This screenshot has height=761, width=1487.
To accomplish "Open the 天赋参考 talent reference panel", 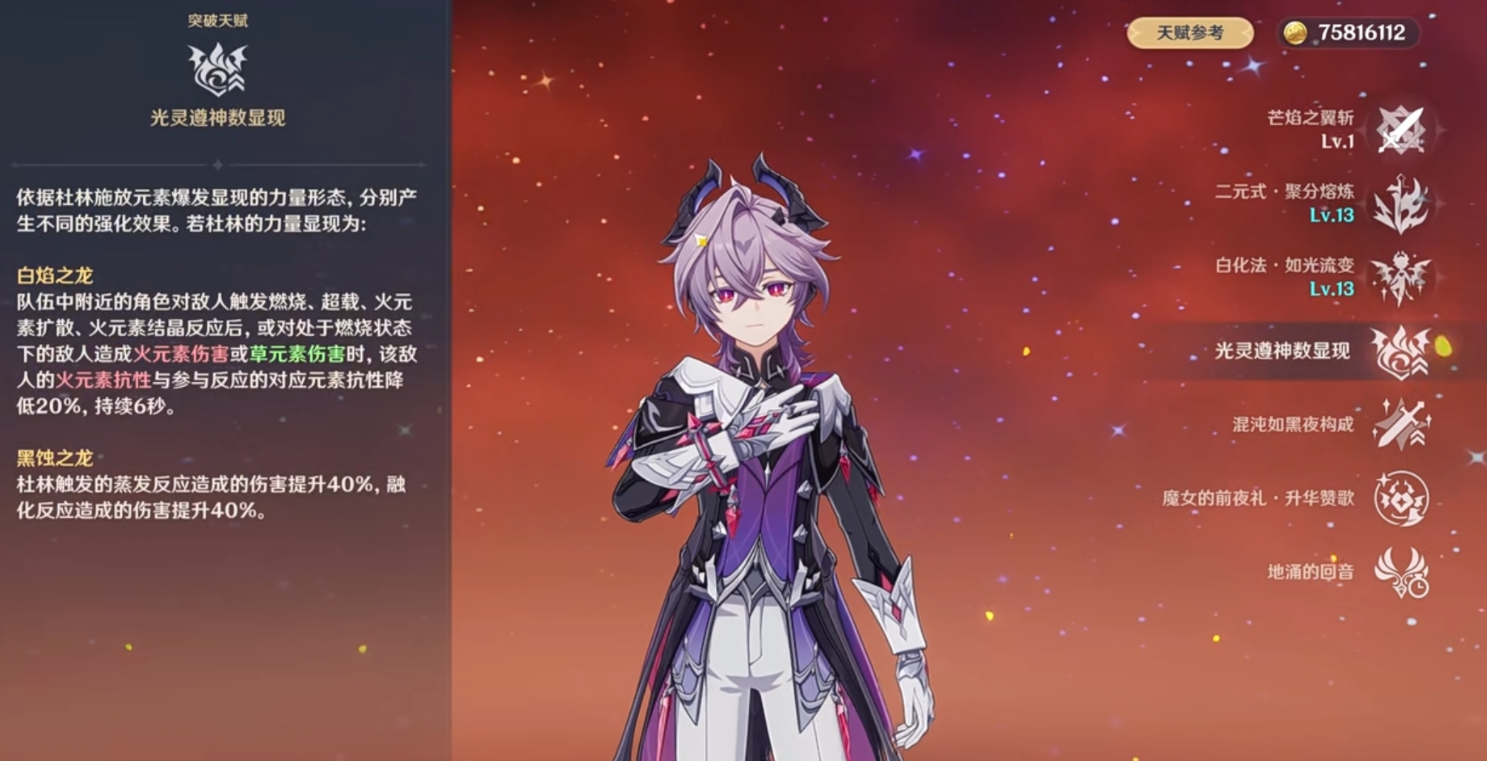I will point(1188,33).
